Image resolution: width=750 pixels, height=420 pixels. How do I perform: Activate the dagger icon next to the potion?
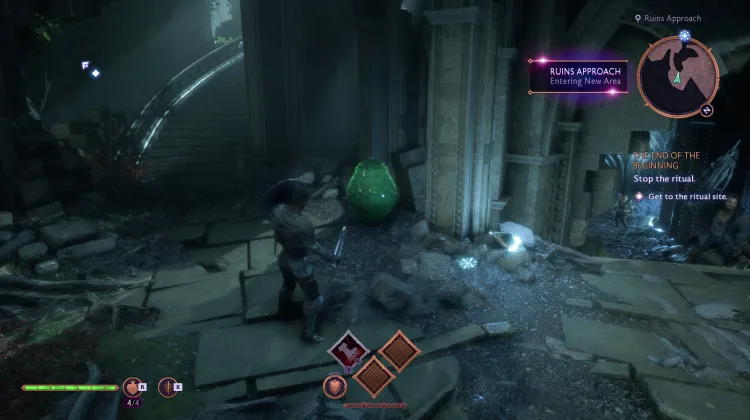coord(167,386)
